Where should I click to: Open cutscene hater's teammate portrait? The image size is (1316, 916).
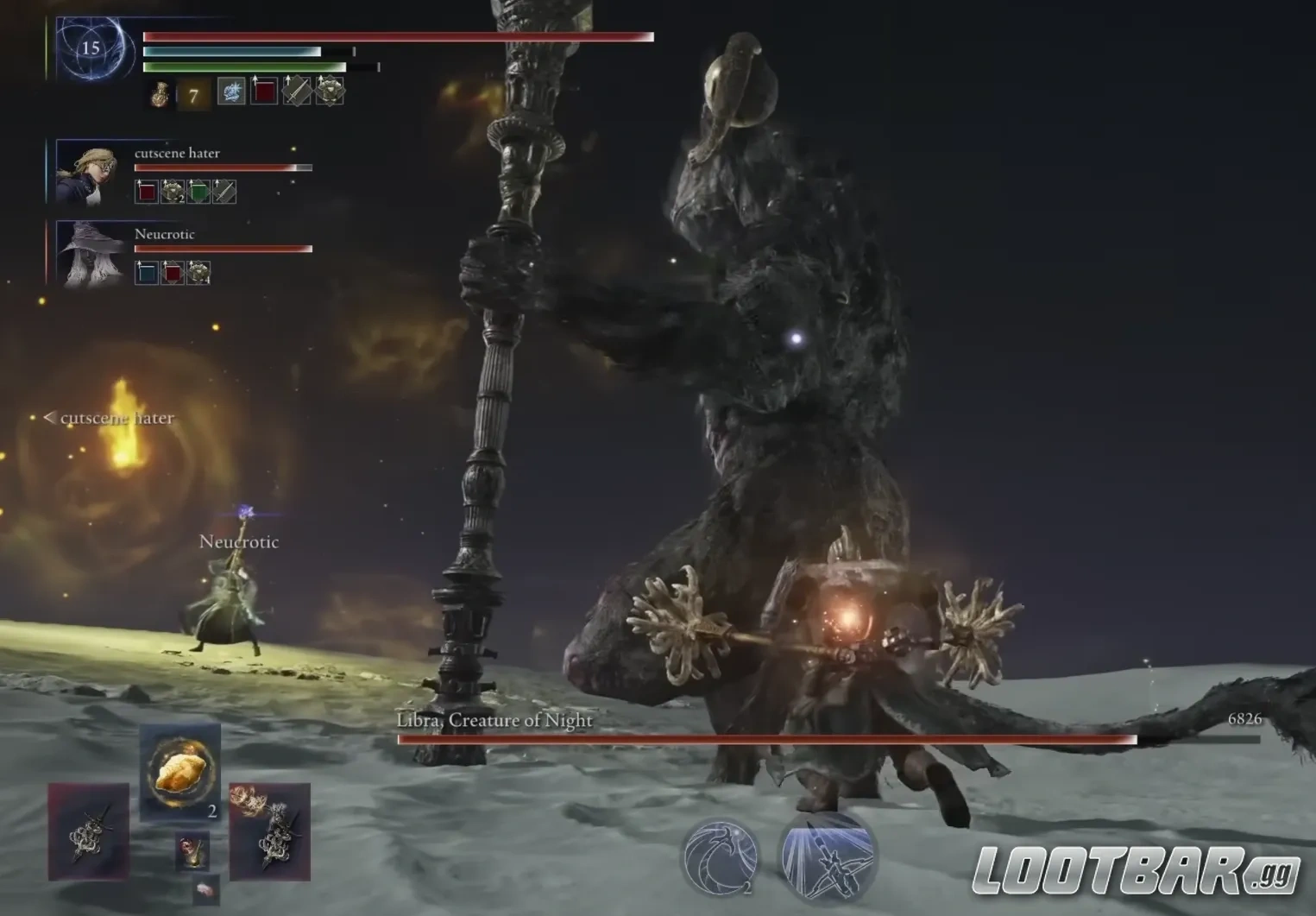coord(87,174)
